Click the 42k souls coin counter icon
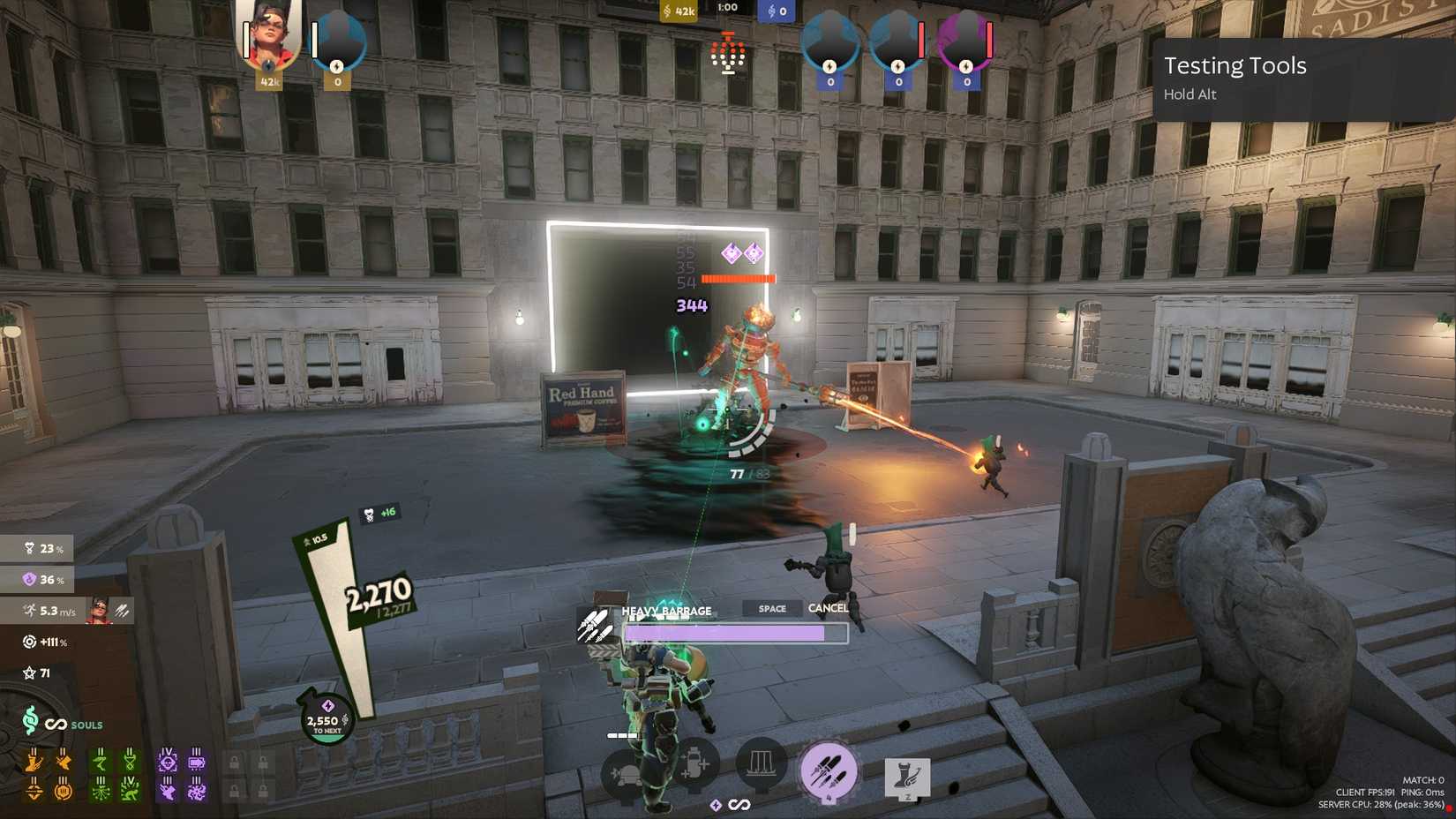This screenshot has height=819, width=1456. 668,10
